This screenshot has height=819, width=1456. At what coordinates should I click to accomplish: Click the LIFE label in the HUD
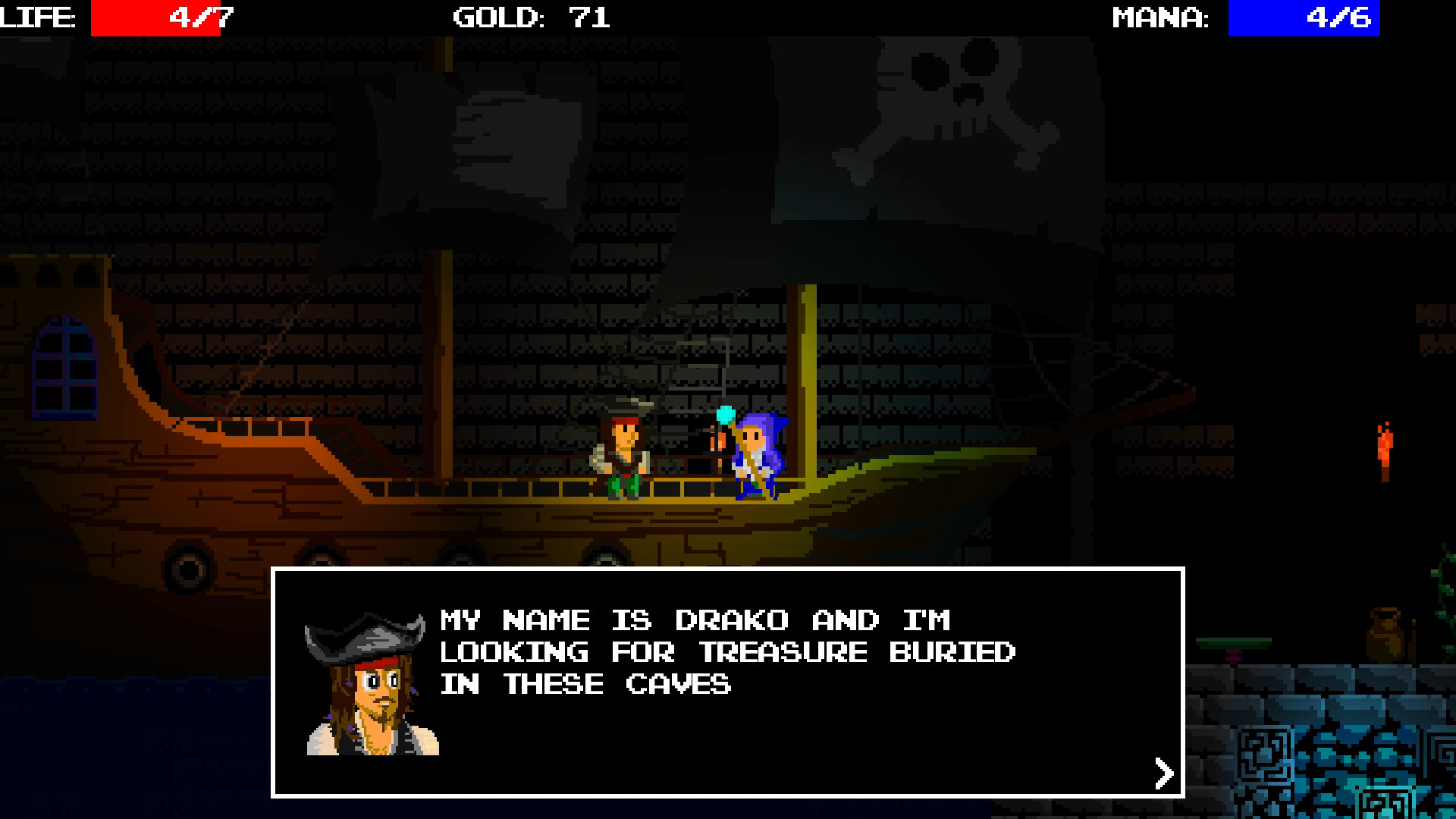click(36, 17)
